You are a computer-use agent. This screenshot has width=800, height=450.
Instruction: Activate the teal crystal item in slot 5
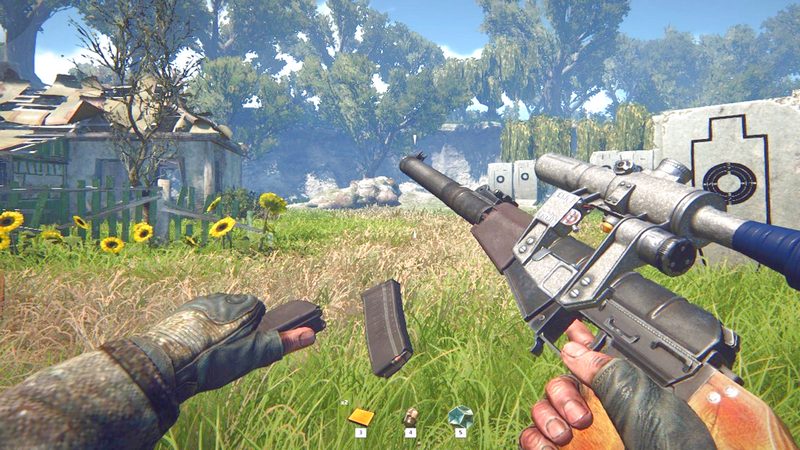click(x=460, y=416)
